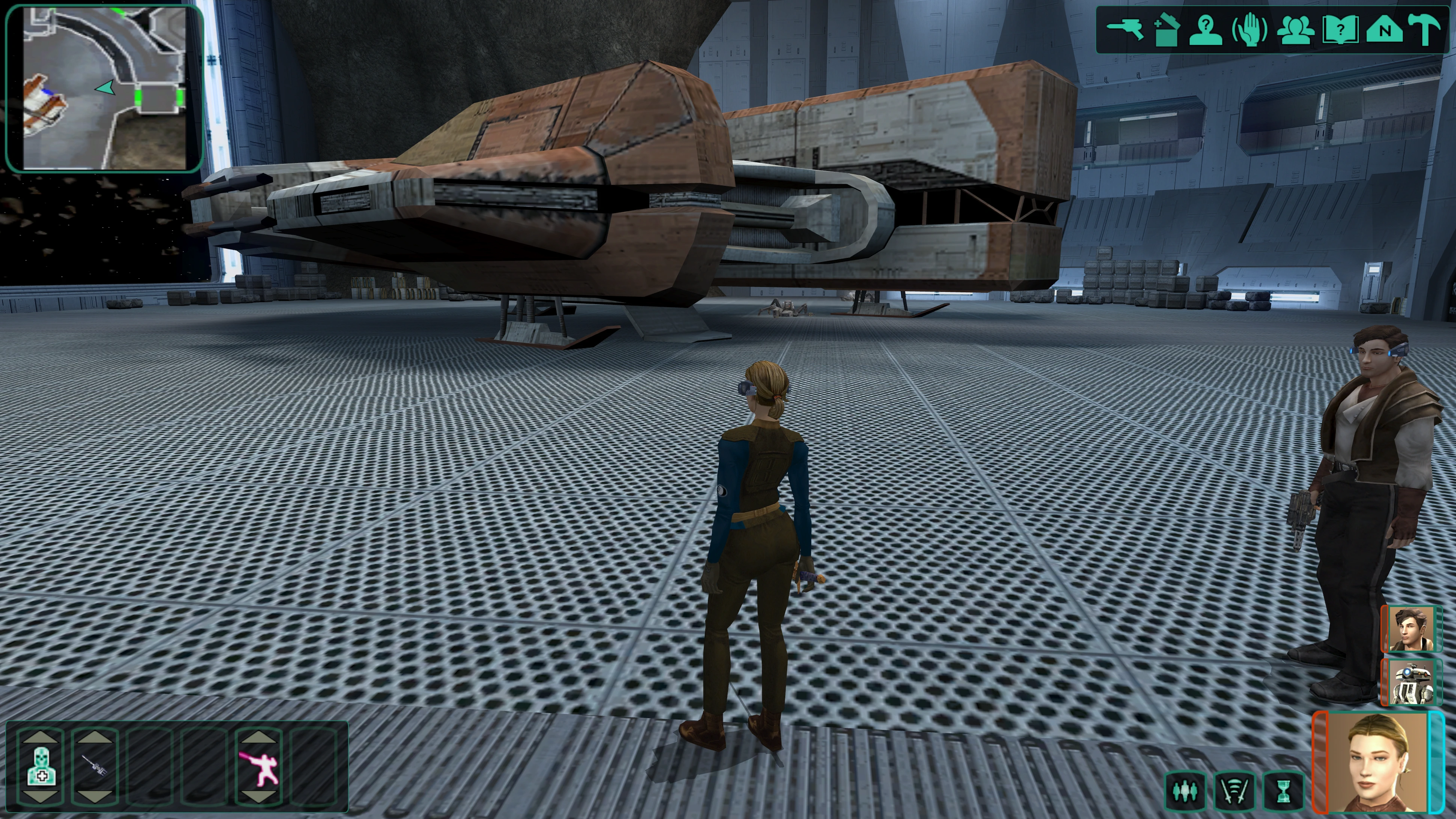Open Options with the hammer icon
1456x819 pixels.
[x=1426, y=30]
